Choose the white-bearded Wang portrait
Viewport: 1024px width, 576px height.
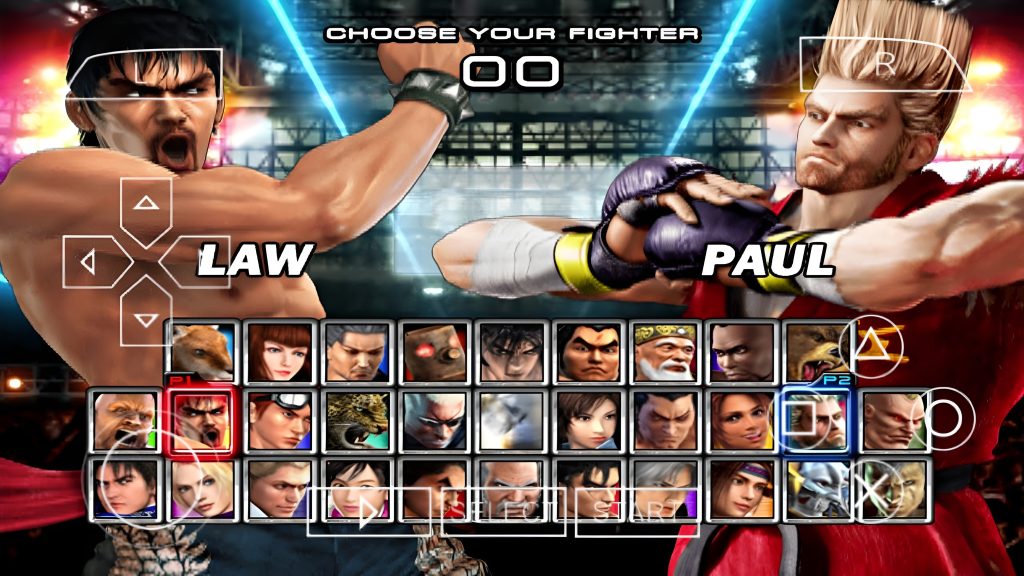[665, 350]
